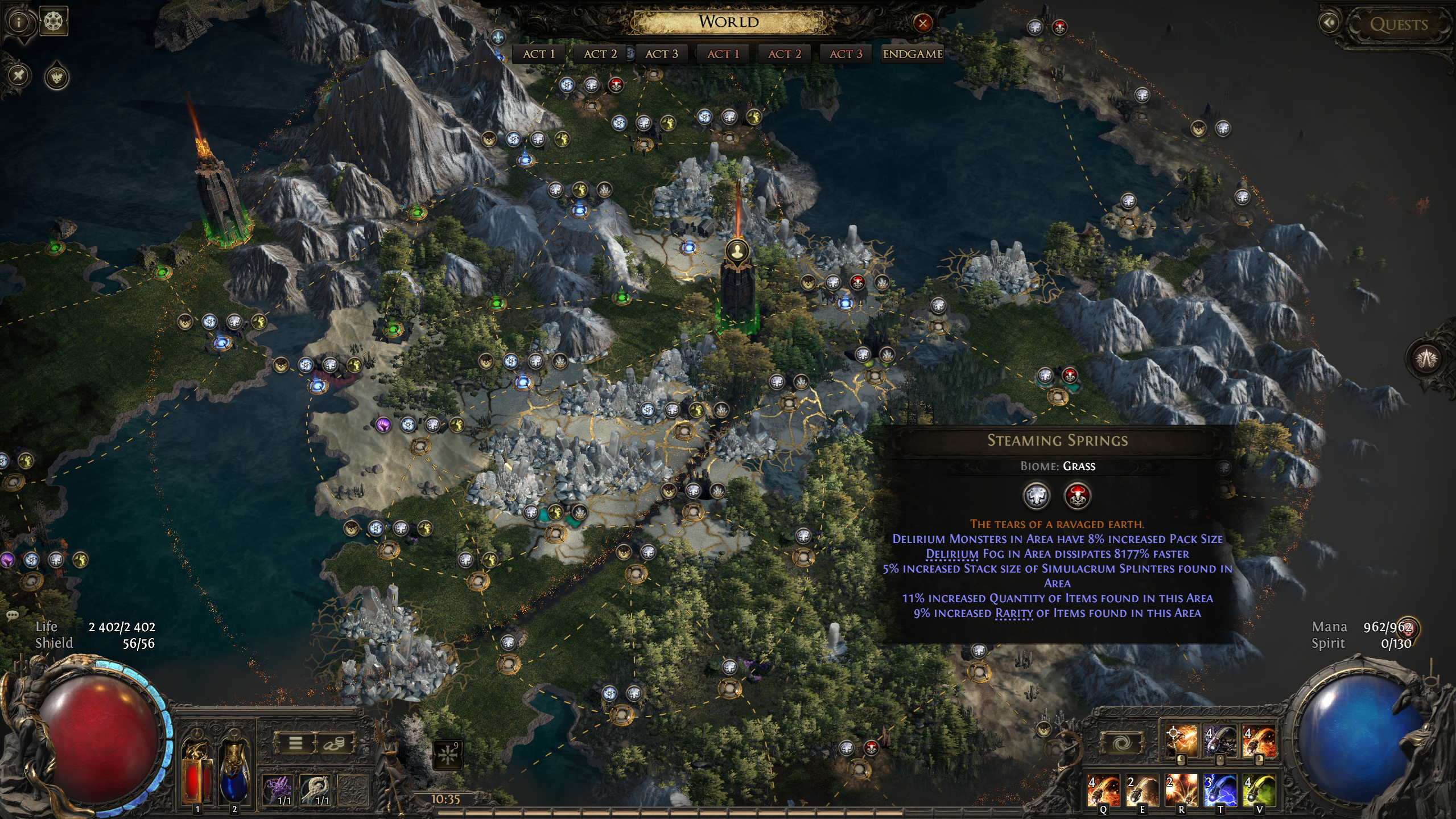Click the cross emblem buff icon
Viewport: 1456px width, 819px height.
pyautogui.click(x=447, y=754)
